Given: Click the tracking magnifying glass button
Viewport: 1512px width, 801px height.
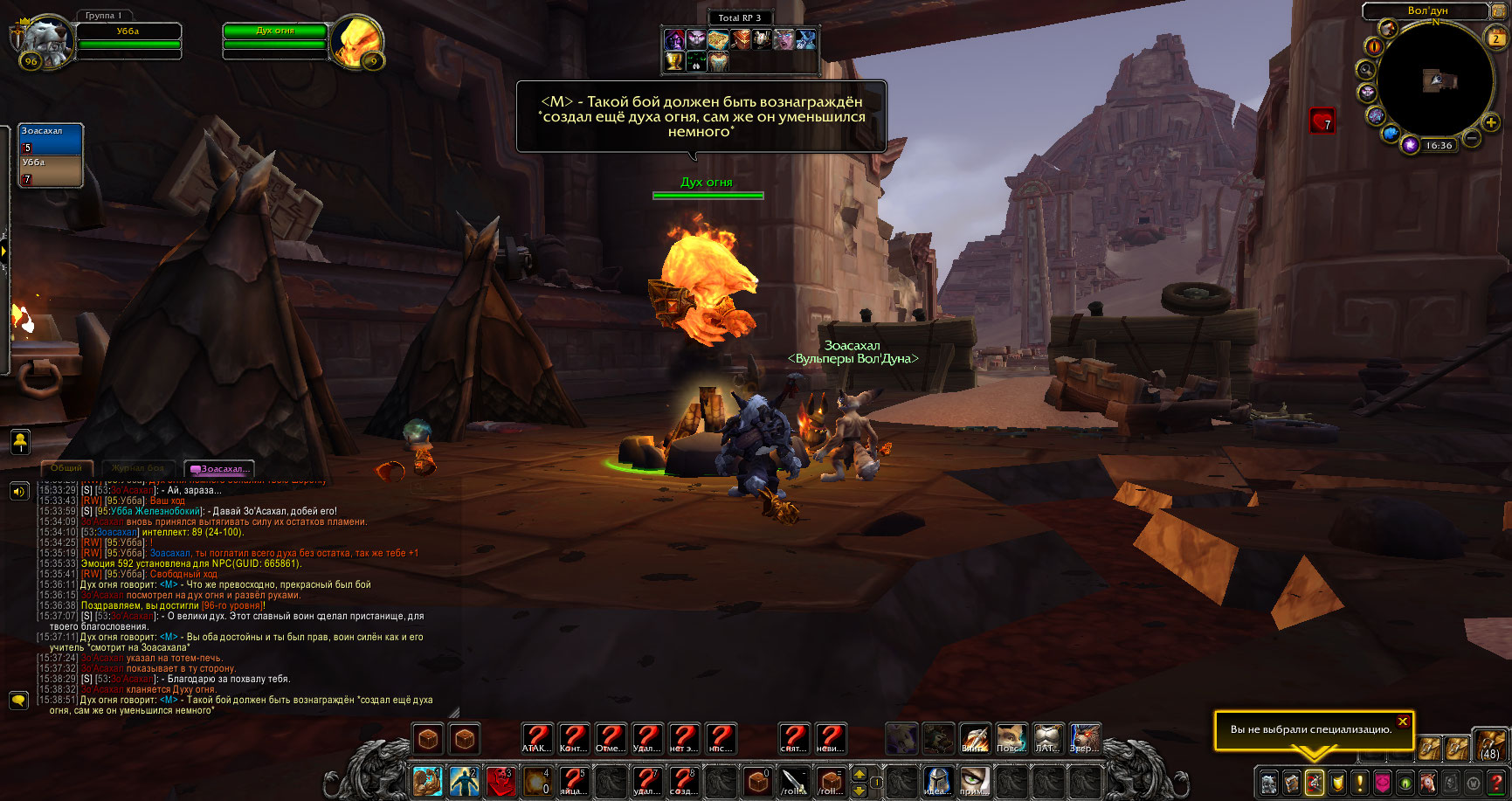Looking at the screenshot, I should pyautogui.click(x=1364, y=70).
